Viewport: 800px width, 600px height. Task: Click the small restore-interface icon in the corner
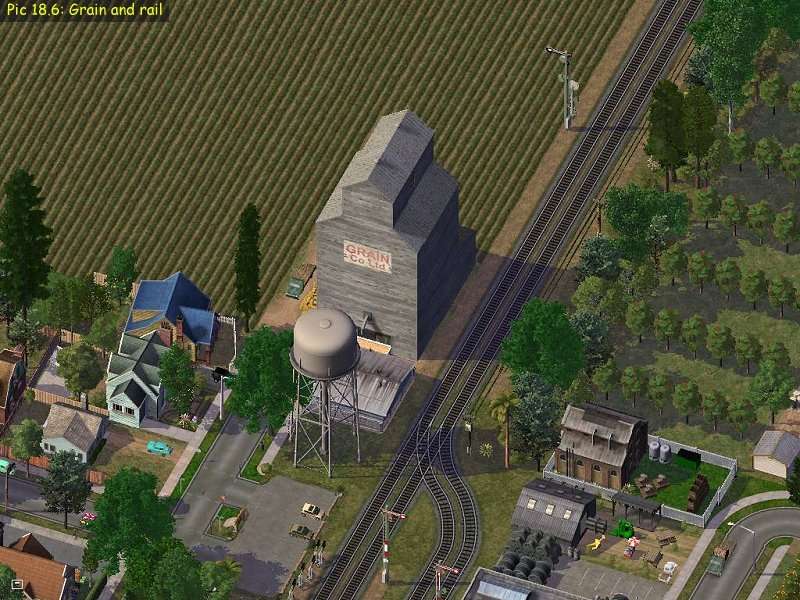click(17, 583)
